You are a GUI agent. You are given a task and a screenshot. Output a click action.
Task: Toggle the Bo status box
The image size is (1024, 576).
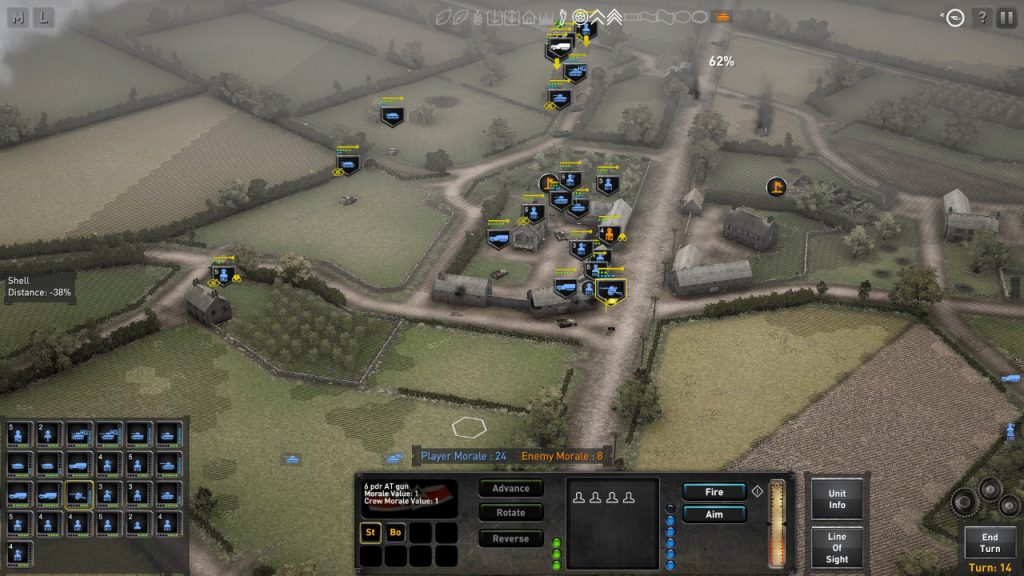click(x=395, y=532)
